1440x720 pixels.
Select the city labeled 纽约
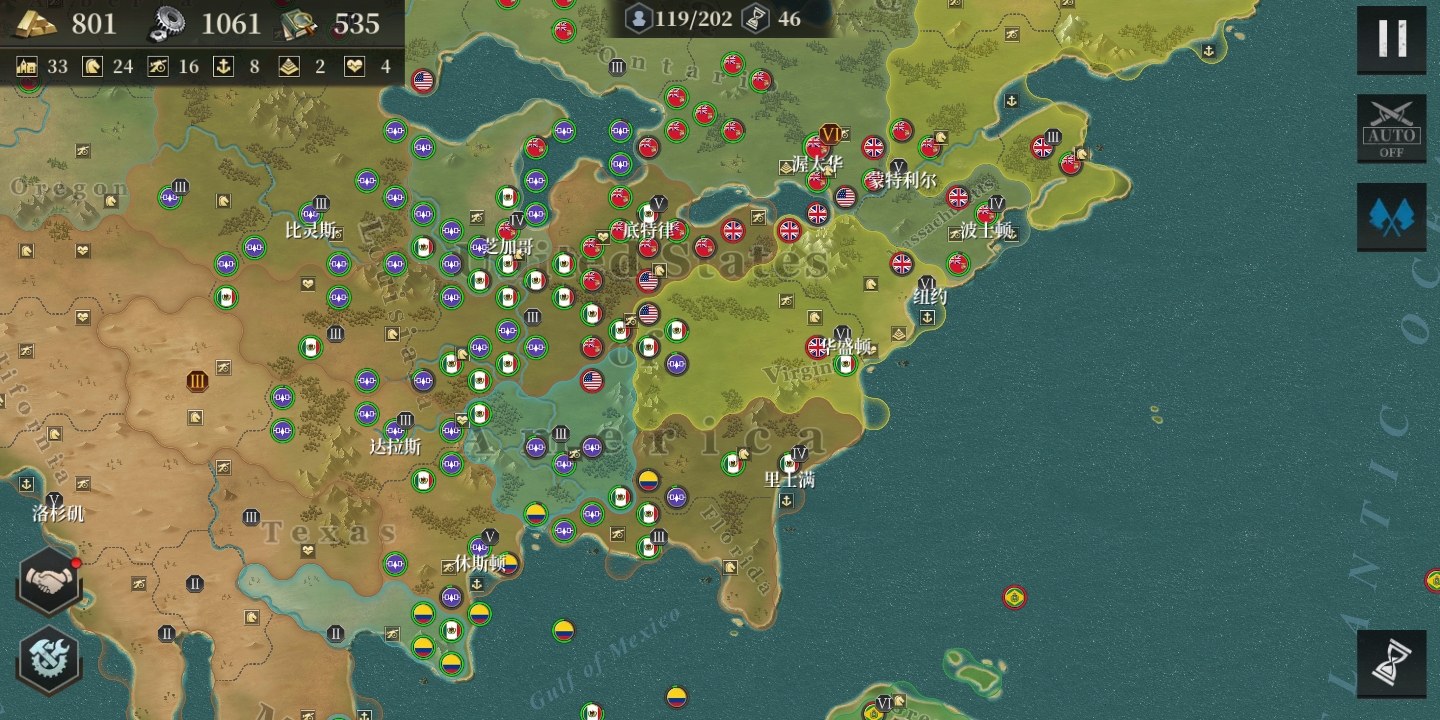click(929, 297)
